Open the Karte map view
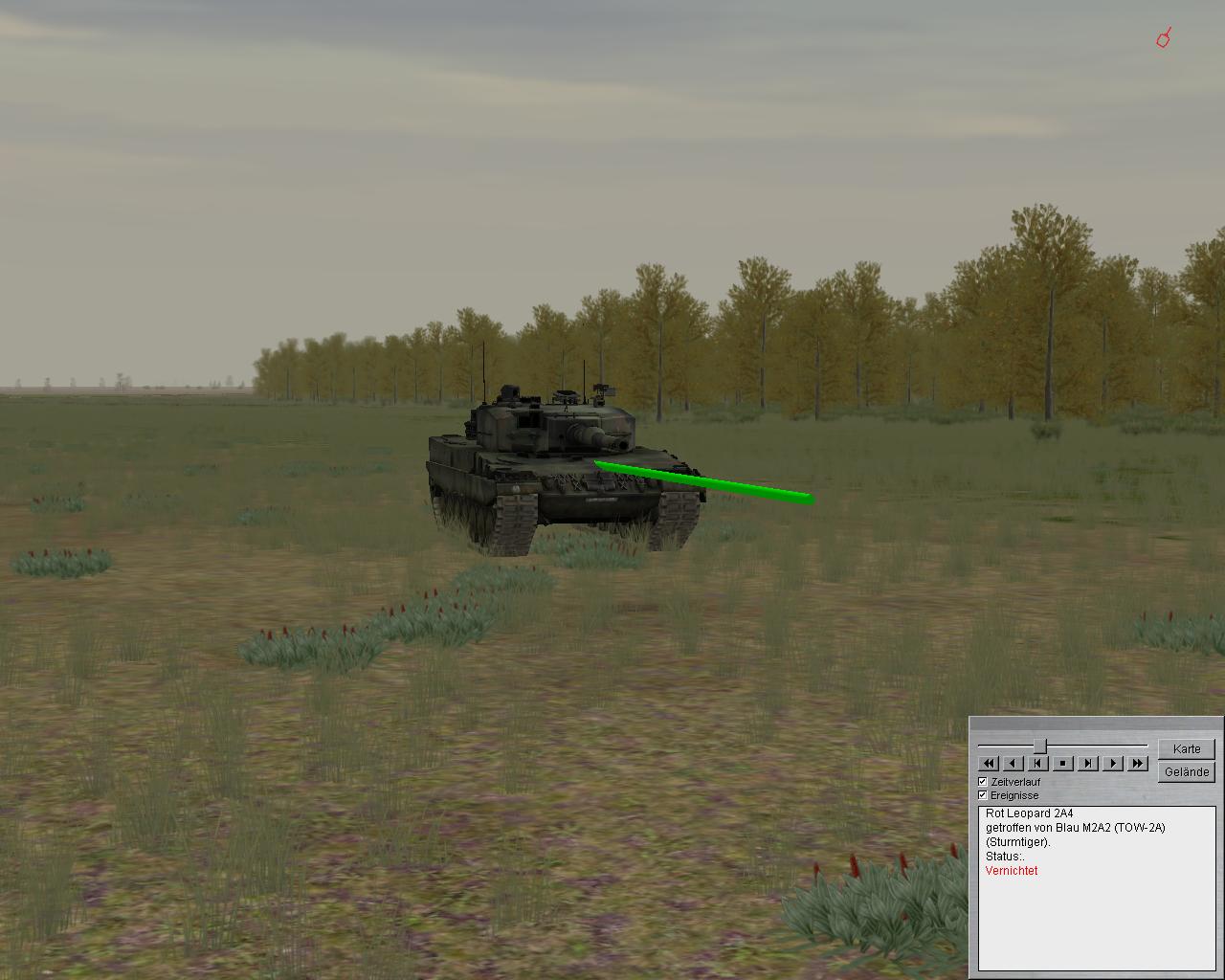The height and width of the screenshot is (980, 1225). tap(1186, 748)
